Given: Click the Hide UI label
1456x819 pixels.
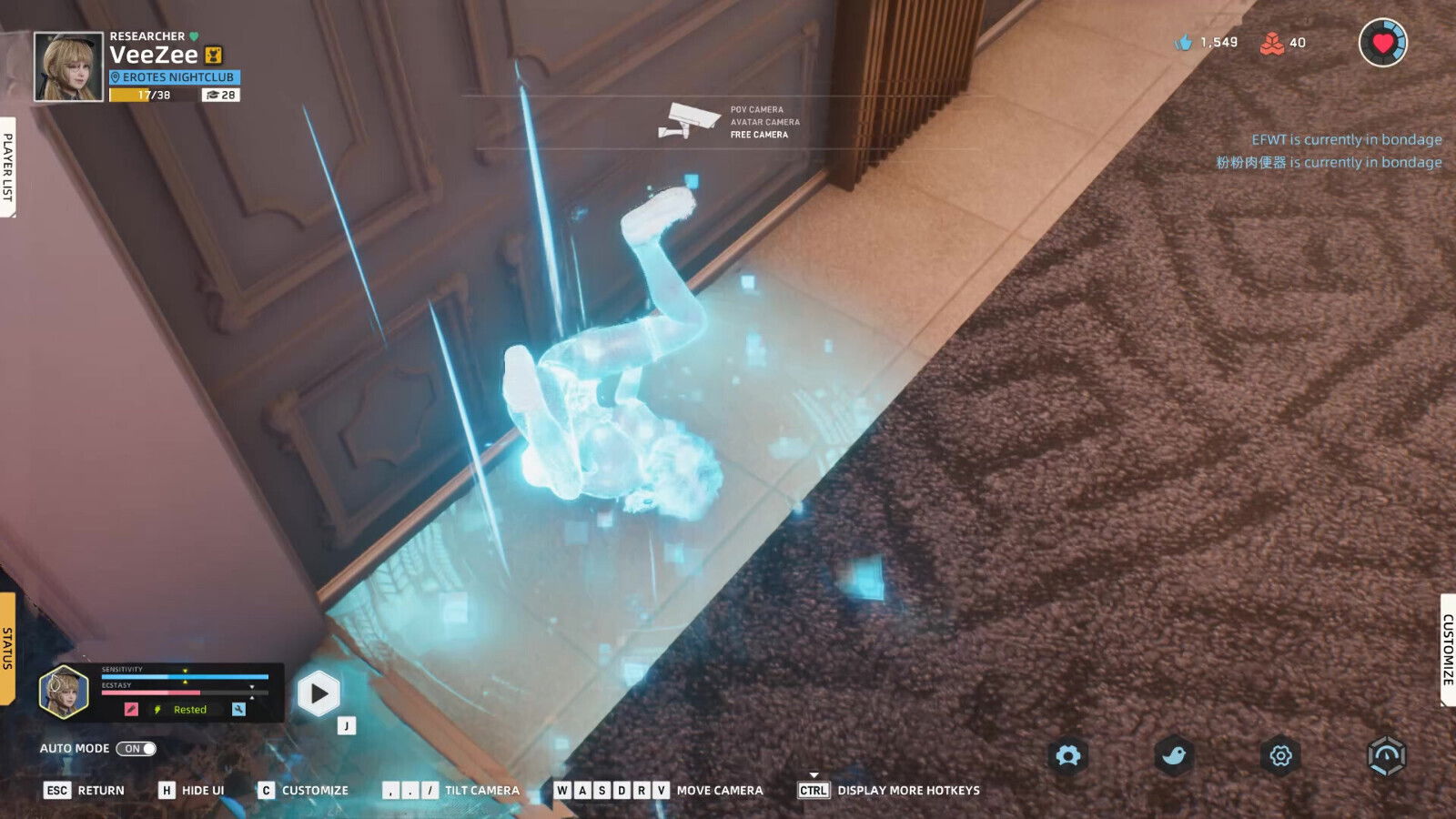Looking at the screenshot, I should pyautogui.click(x=202, y=791).
